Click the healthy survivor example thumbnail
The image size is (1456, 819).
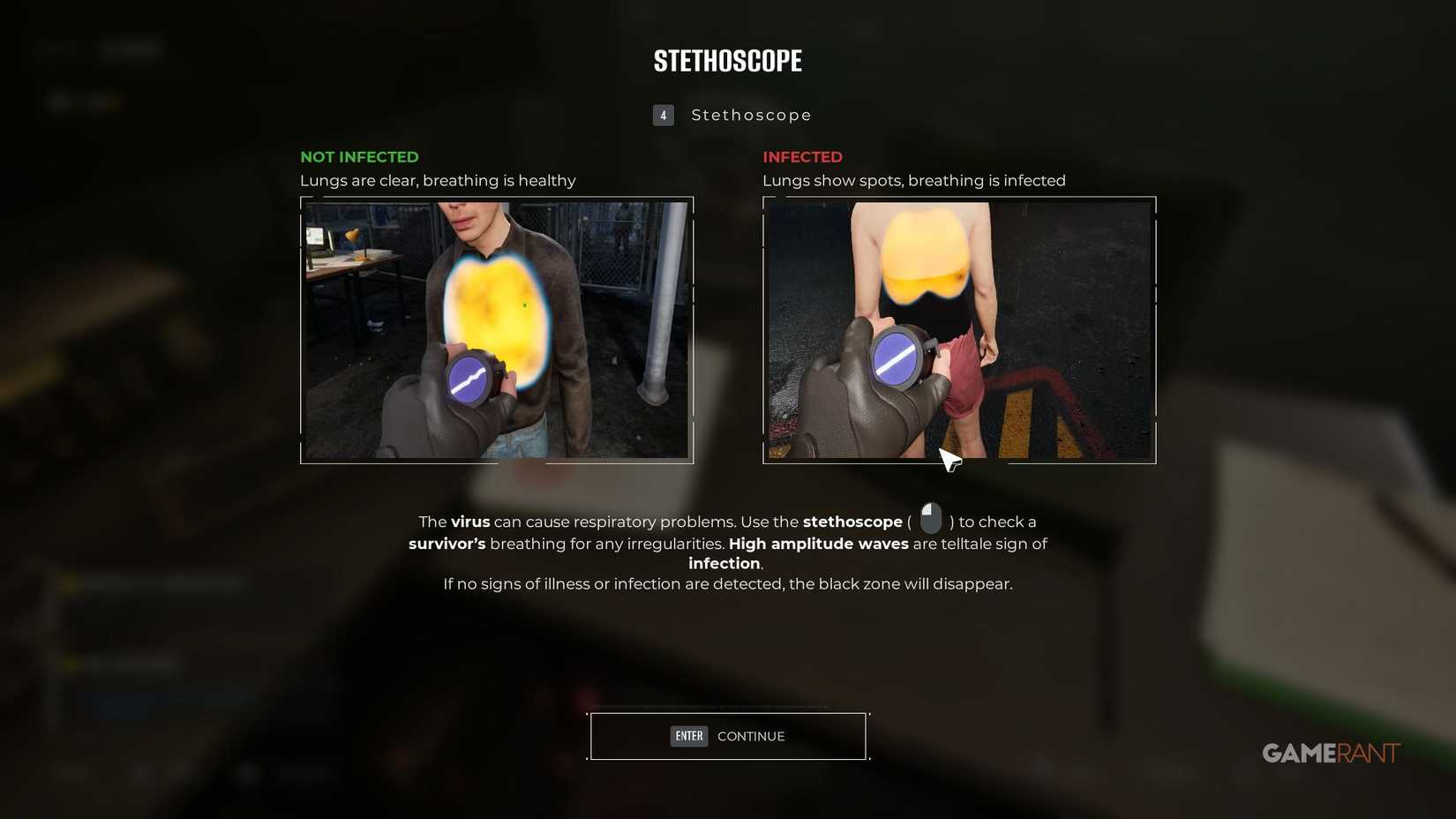click(496, 331)
